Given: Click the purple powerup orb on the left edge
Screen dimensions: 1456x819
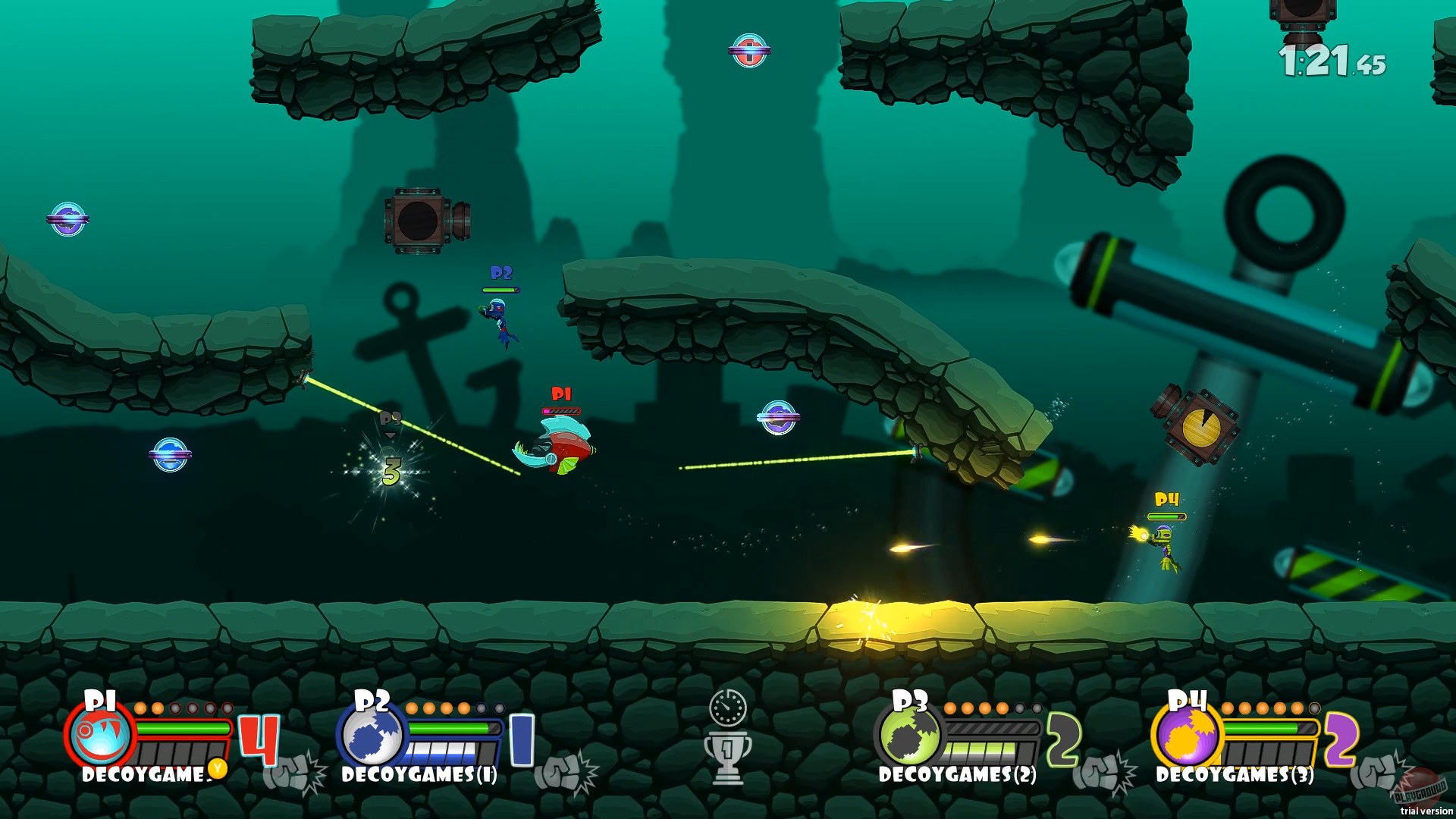Looking at the screenshot, I should coord(68,218).
